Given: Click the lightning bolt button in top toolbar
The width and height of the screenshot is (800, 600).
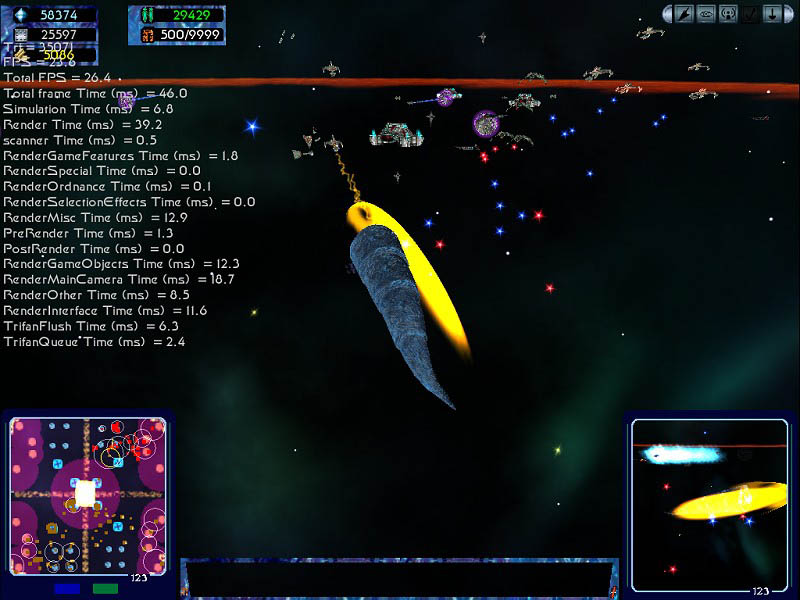Looking at the screenshot, I should 685,14.
